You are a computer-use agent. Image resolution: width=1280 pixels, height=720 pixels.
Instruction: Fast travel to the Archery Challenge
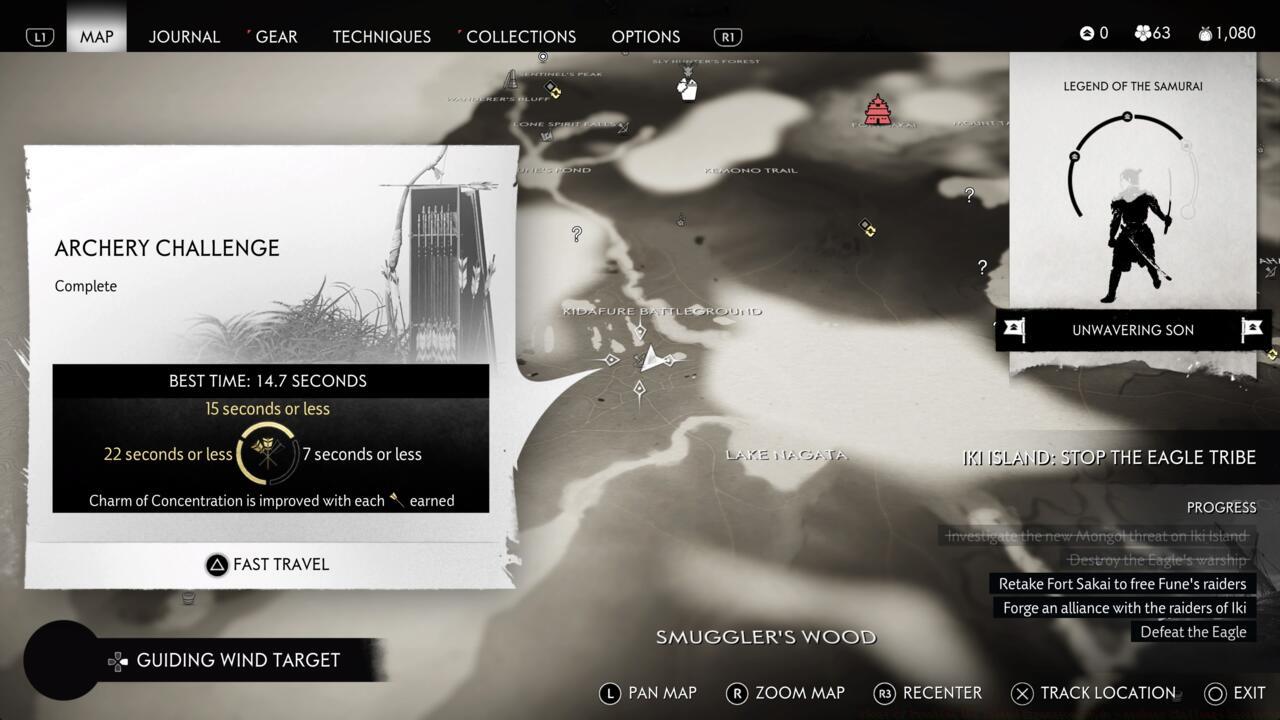pos(268,564)
